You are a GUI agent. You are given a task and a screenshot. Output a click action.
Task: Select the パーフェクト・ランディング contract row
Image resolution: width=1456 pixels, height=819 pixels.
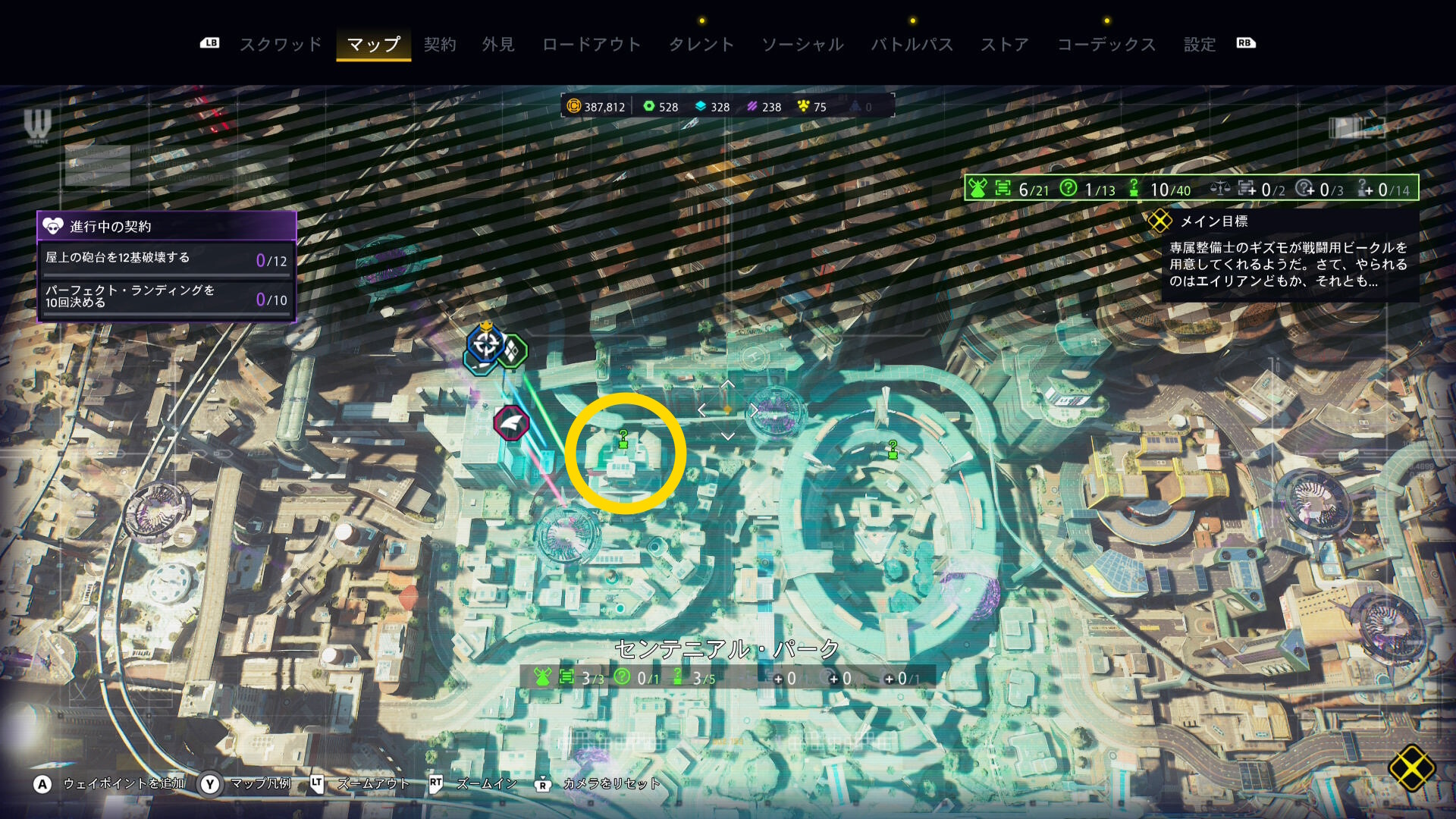166,297
